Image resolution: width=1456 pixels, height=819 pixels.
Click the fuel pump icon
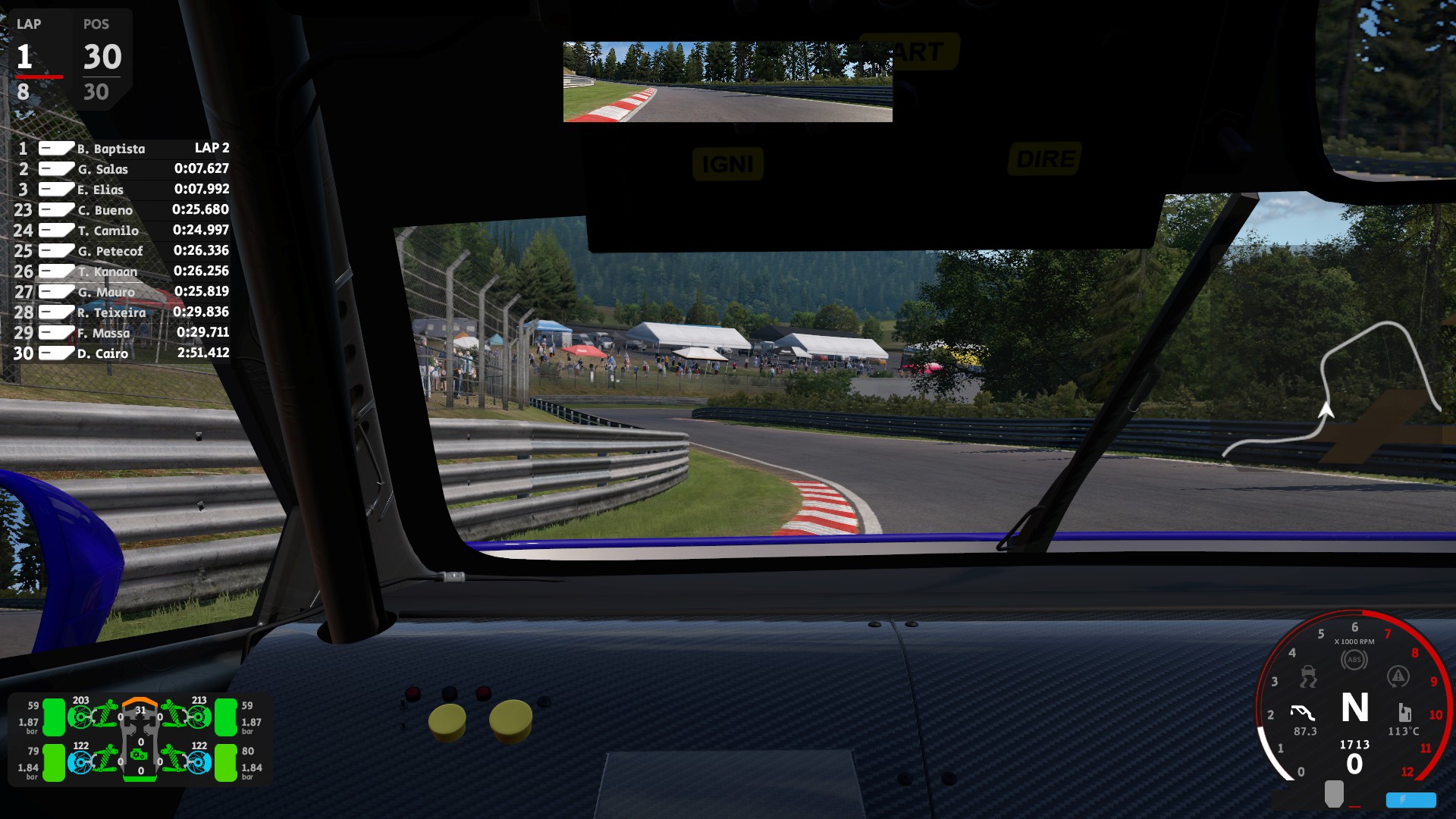(1404, 712)
